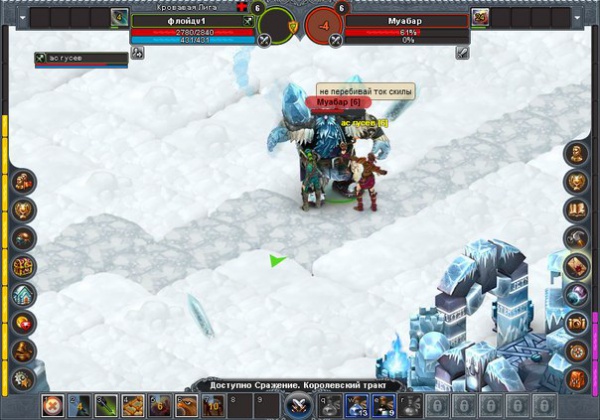The image size is (600, 420).
Task: Open the open book icon on right sidebar
Action: [x=577, y=209]
